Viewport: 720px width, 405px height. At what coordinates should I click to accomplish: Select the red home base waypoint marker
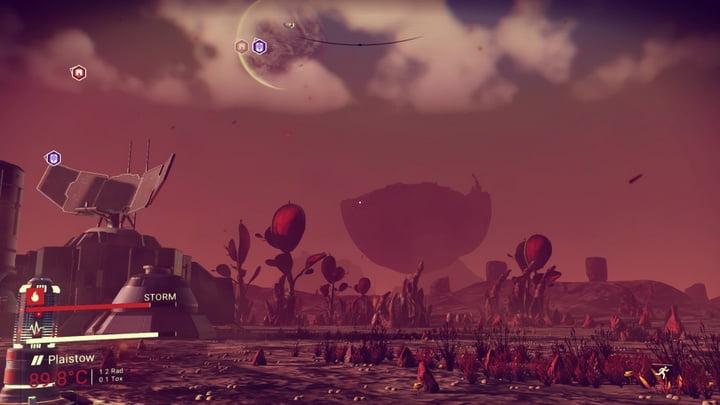[78, 72]
